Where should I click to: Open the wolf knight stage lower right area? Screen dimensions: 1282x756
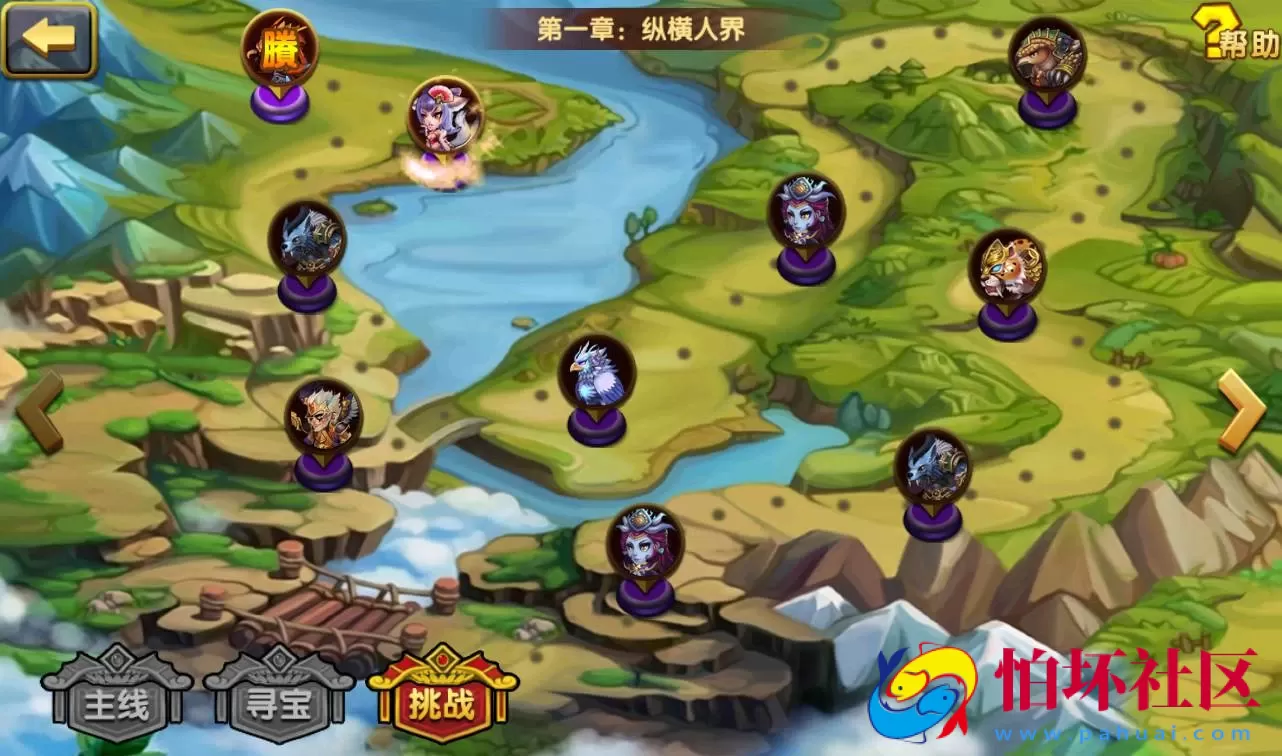pyautogui.click(x=931, y=465)
